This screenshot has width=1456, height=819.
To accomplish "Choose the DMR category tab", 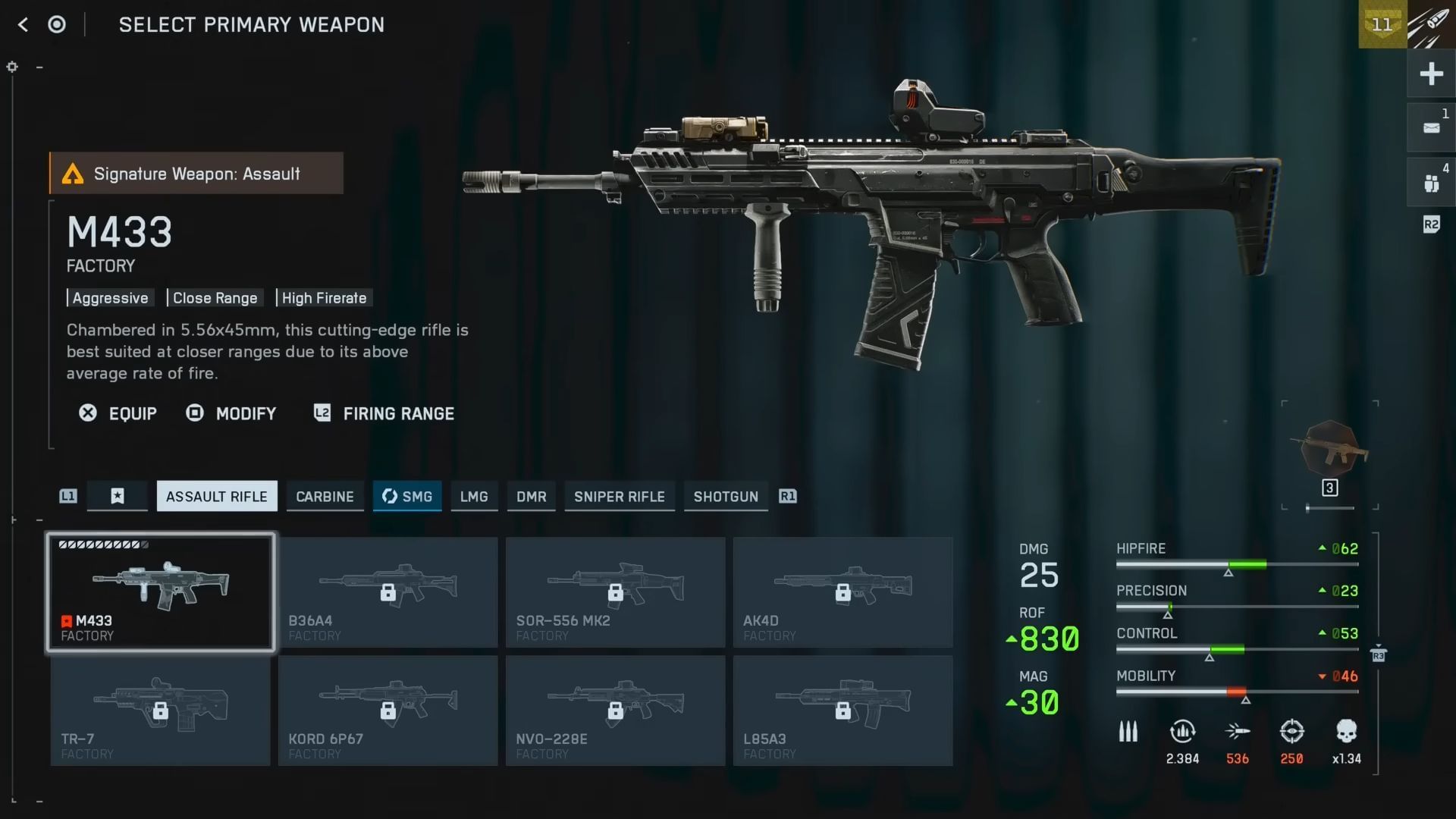I will click(531, 497).
